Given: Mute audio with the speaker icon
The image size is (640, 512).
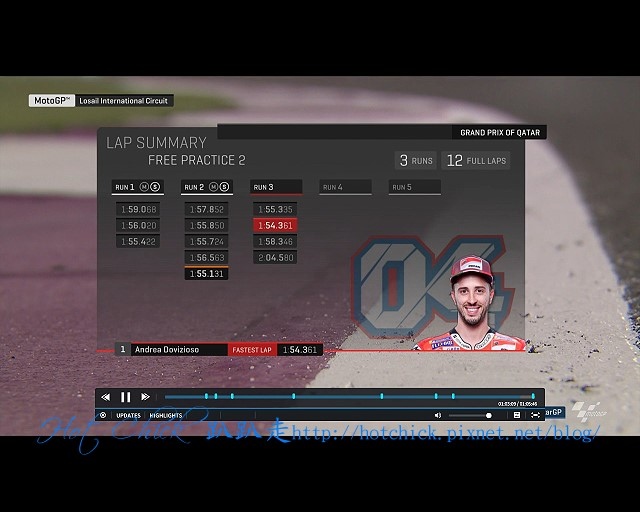Looking at the screenshot, I should tap(438, 415).
